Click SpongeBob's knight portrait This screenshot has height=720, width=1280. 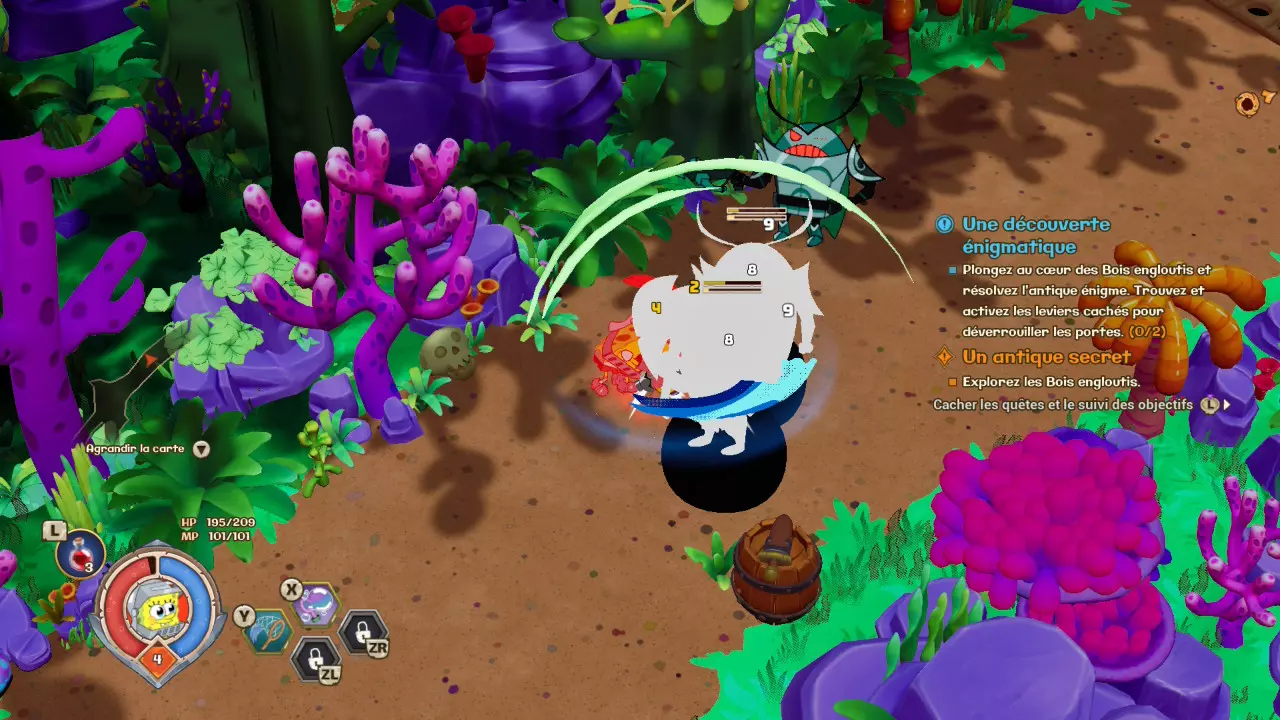(156, 610)
